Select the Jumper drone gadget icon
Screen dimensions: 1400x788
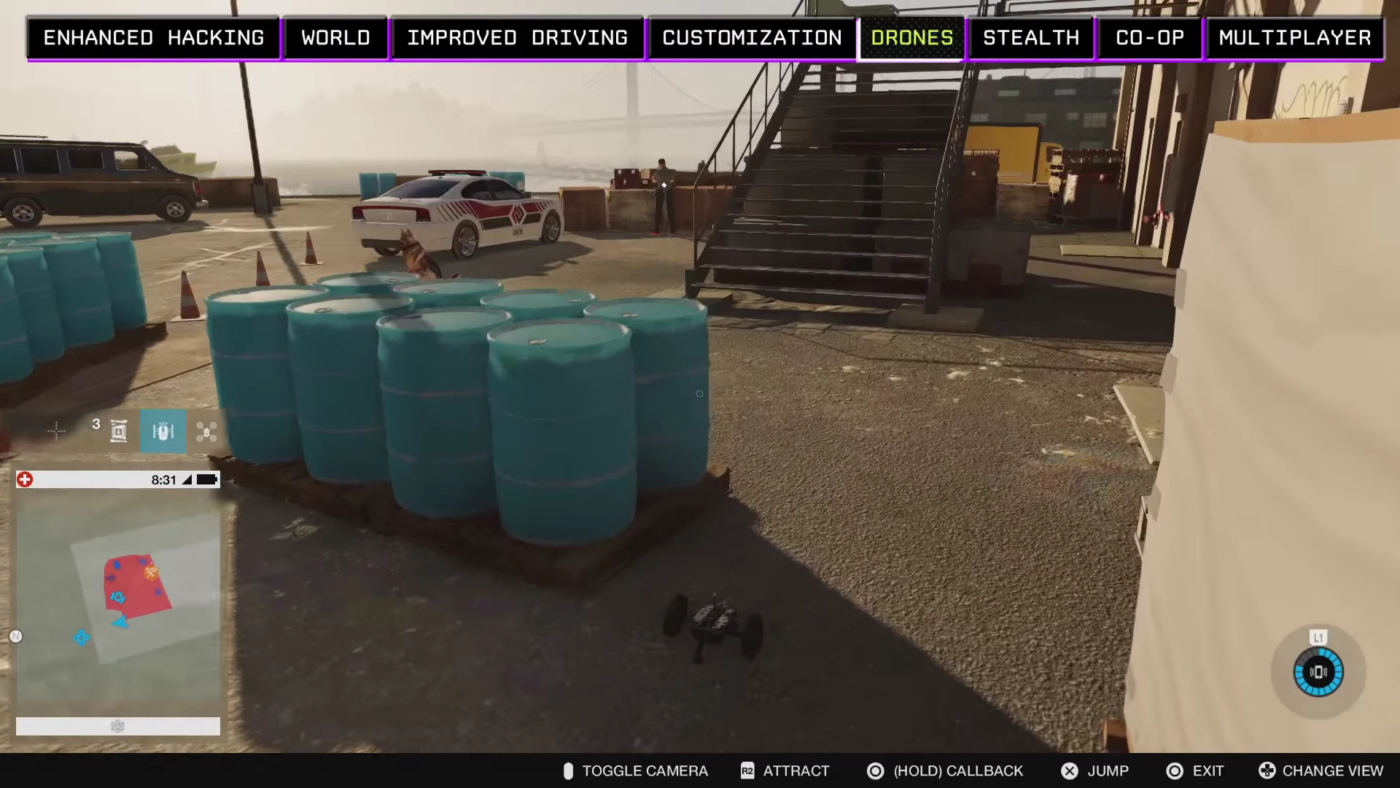(x=163, y=431)
